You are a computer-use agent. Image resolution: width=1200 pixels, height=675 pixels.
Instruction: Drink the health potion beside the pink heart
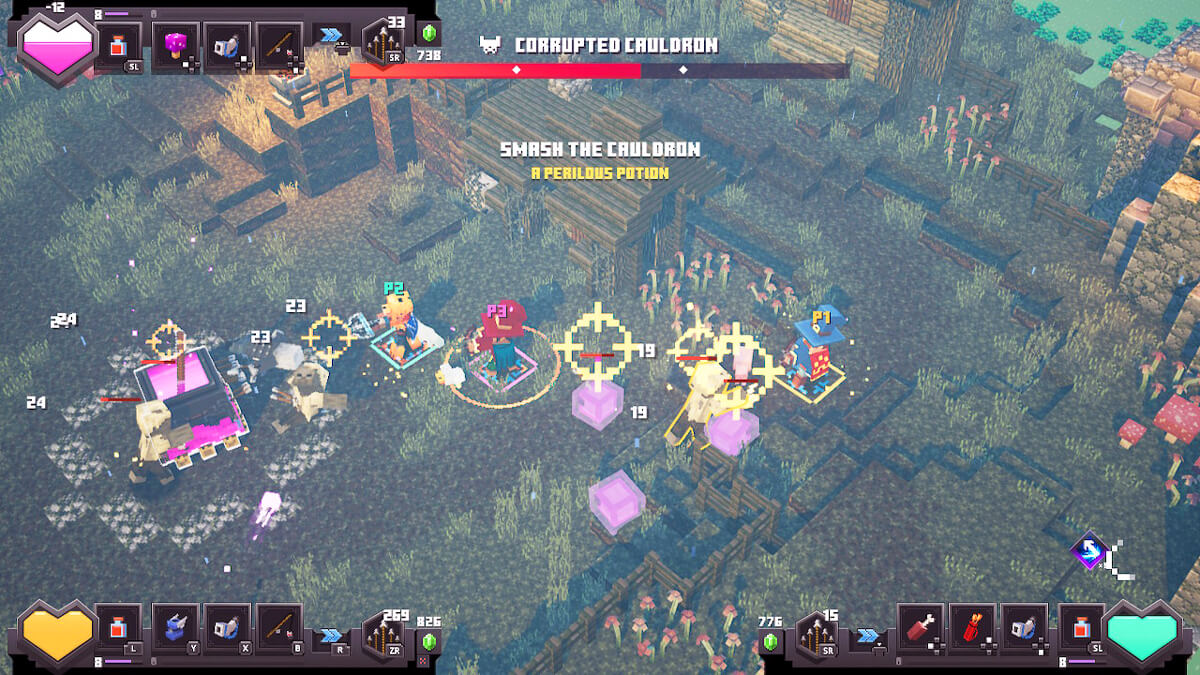coord(120,46)
